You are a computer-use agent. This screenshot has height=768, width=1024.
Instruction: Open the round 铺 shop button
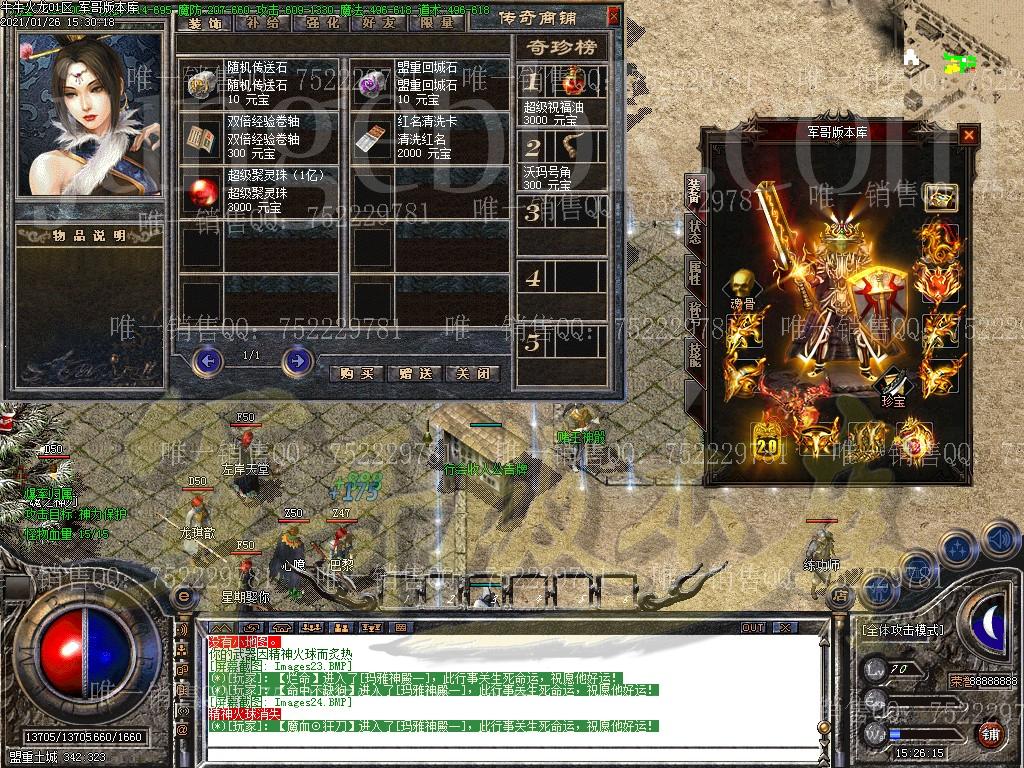coord(989,735)
